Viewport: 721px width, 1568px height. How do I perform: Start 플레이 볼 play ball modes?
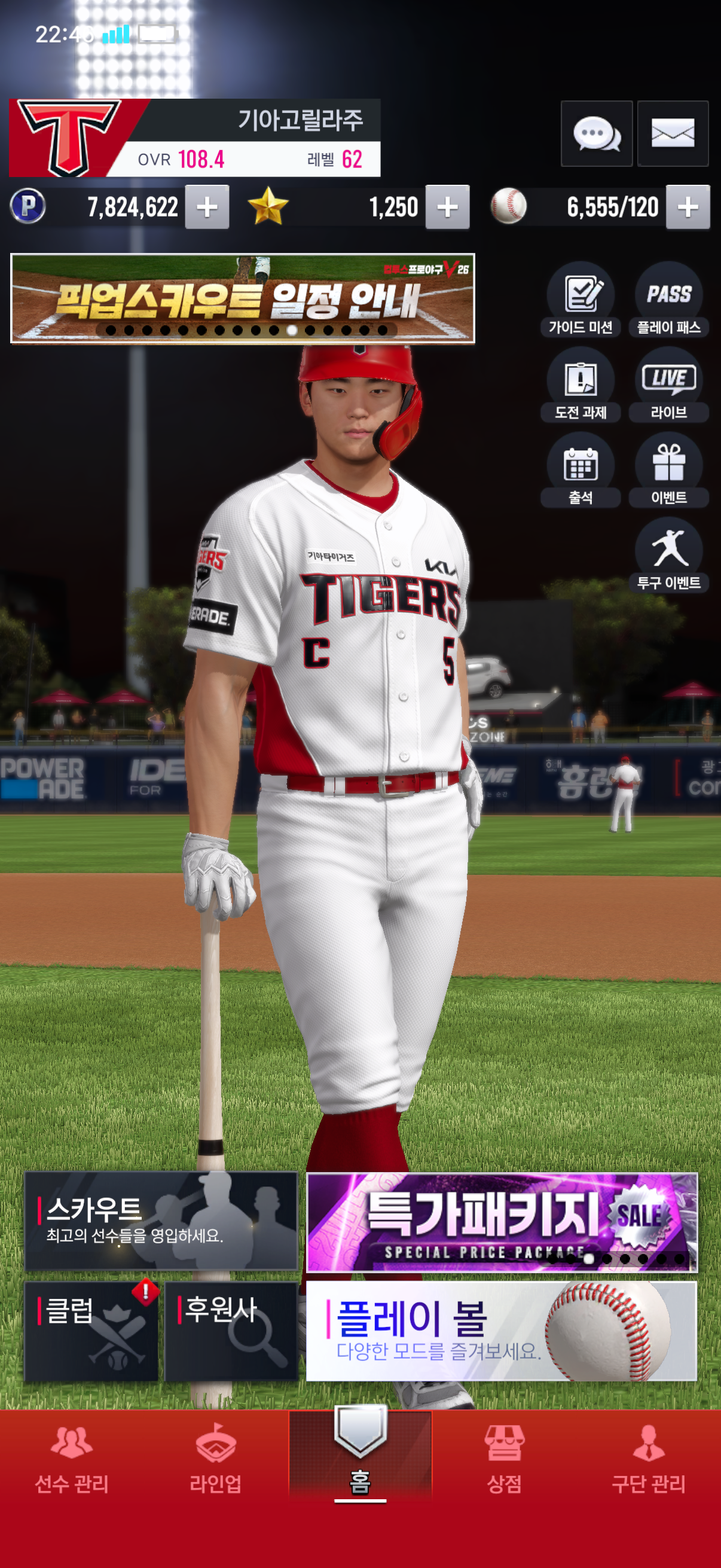[x=502, y=1331]
